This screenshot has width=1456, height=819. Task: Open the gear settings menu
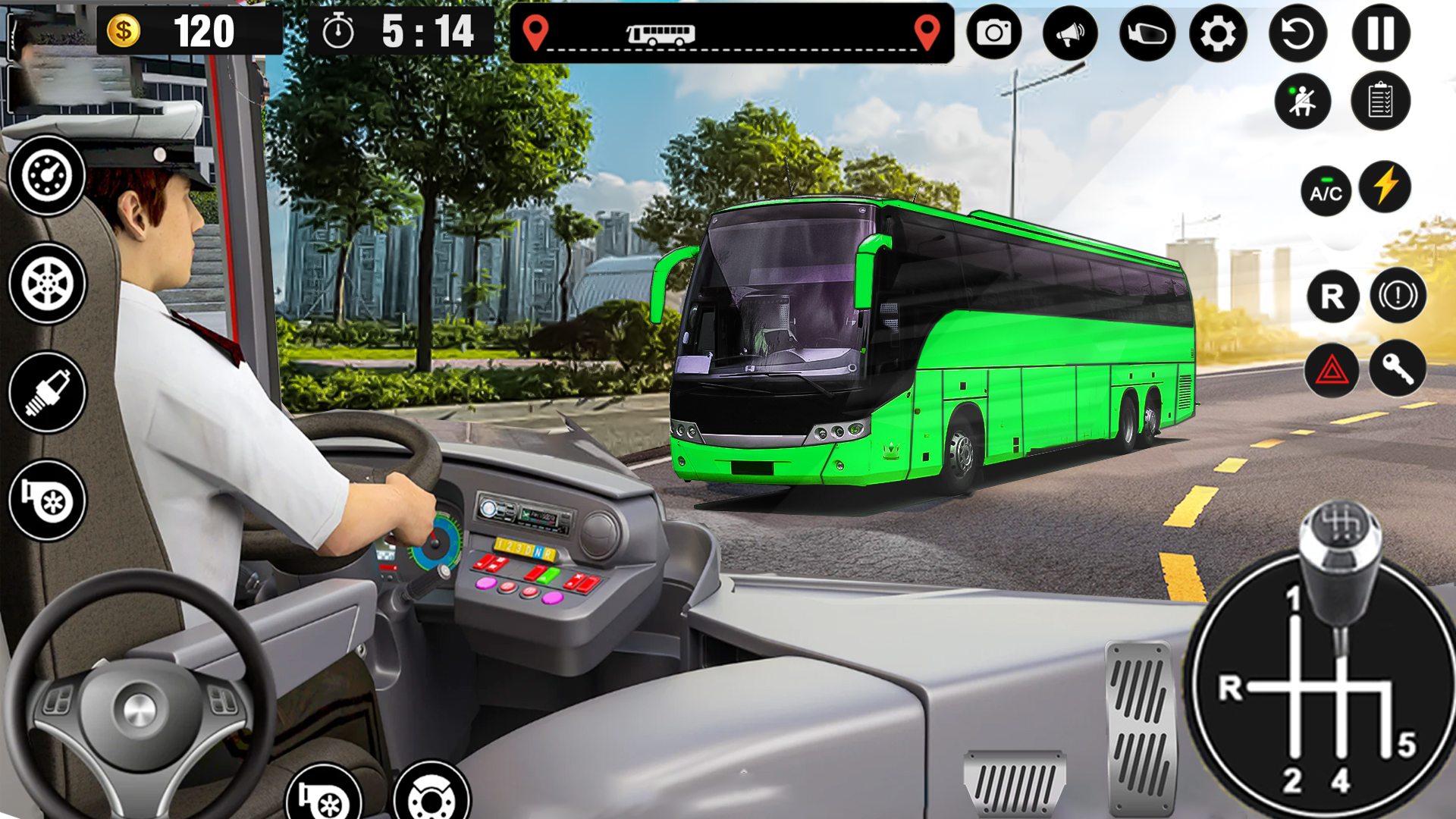tap(1218, 33)
